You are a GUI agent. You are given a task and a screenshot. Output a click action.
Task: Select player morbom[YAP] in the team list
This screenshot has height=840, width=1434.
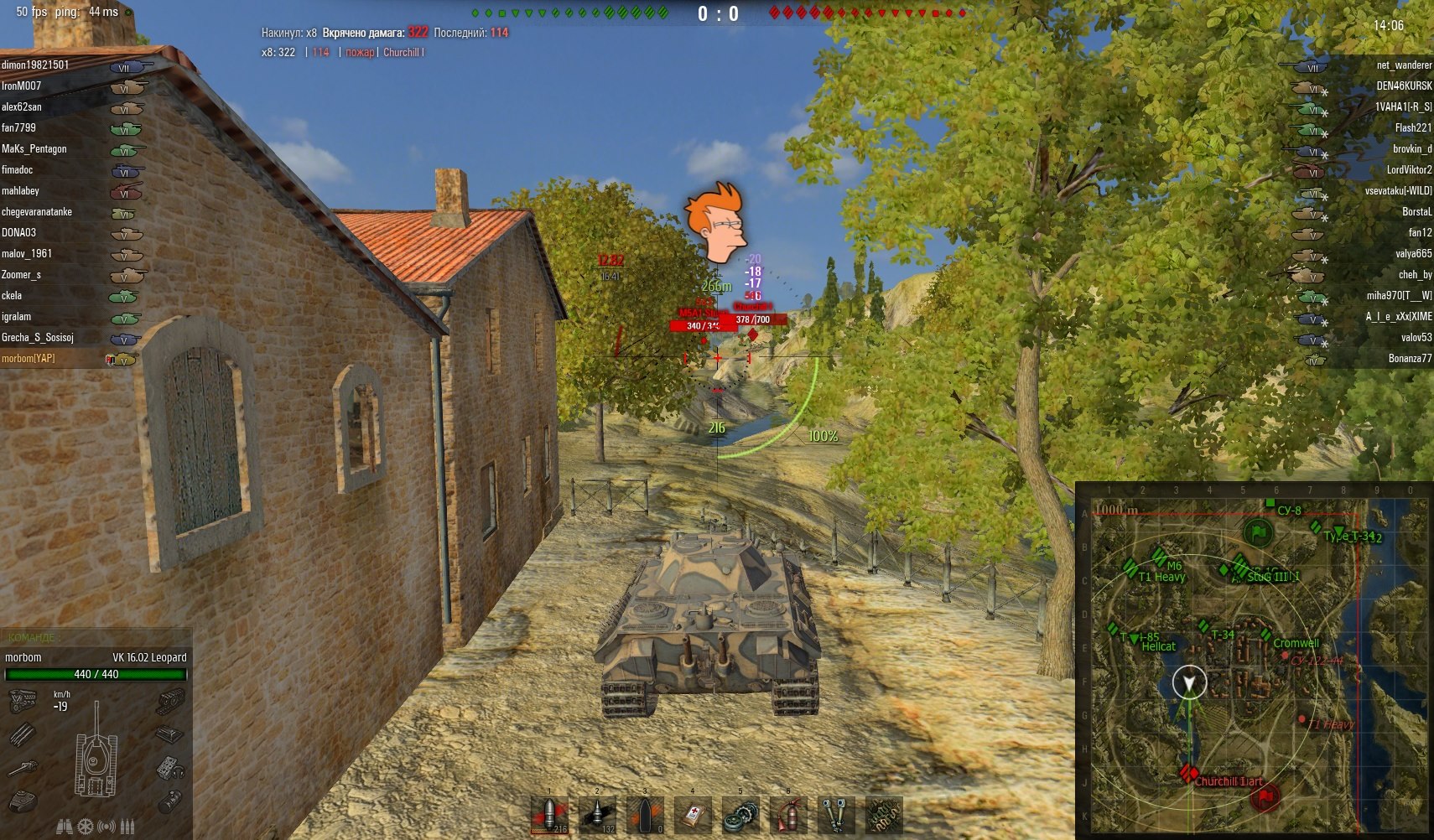point(29,358)
